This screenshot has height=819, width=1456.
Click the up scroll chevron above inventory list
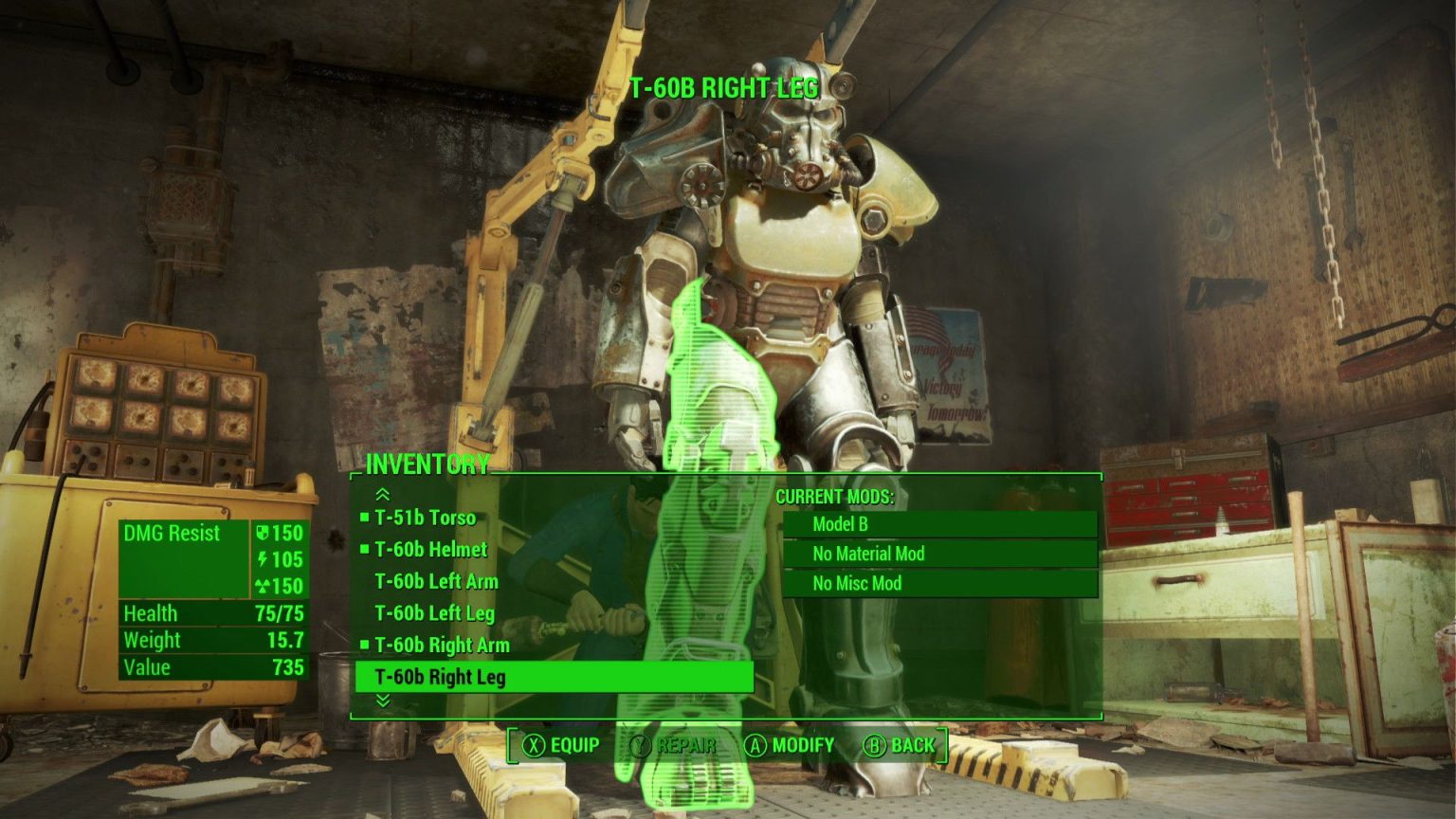[x=383, y=494]
